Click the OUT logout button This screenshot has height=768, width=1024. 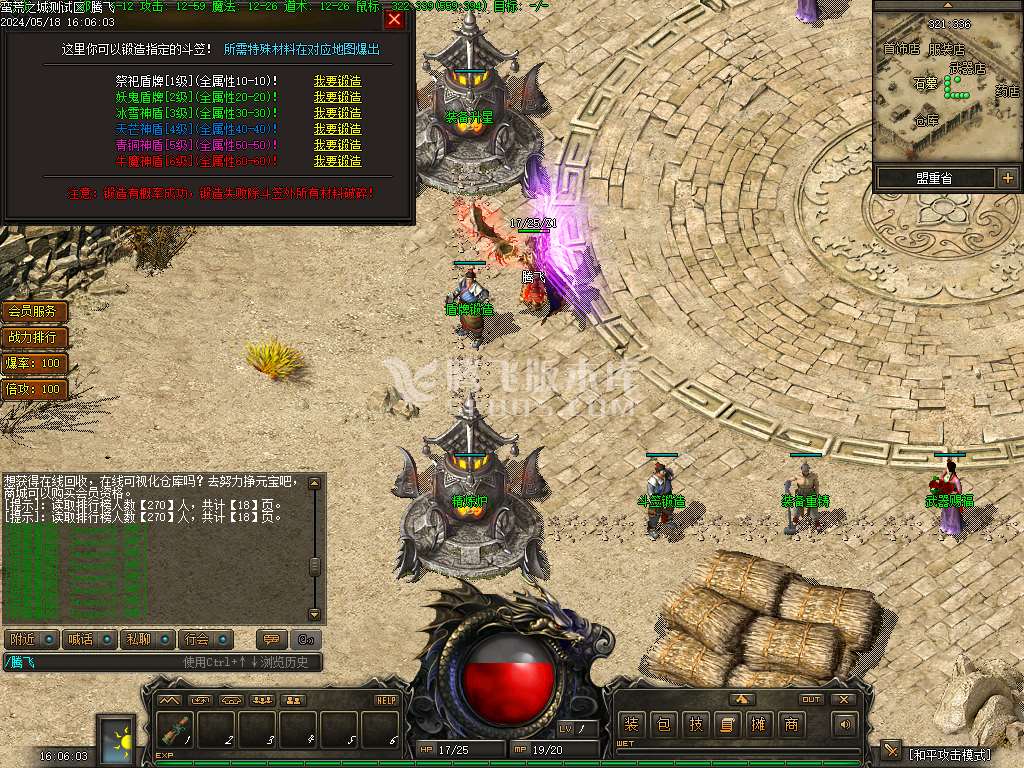[x=810, y=699]
